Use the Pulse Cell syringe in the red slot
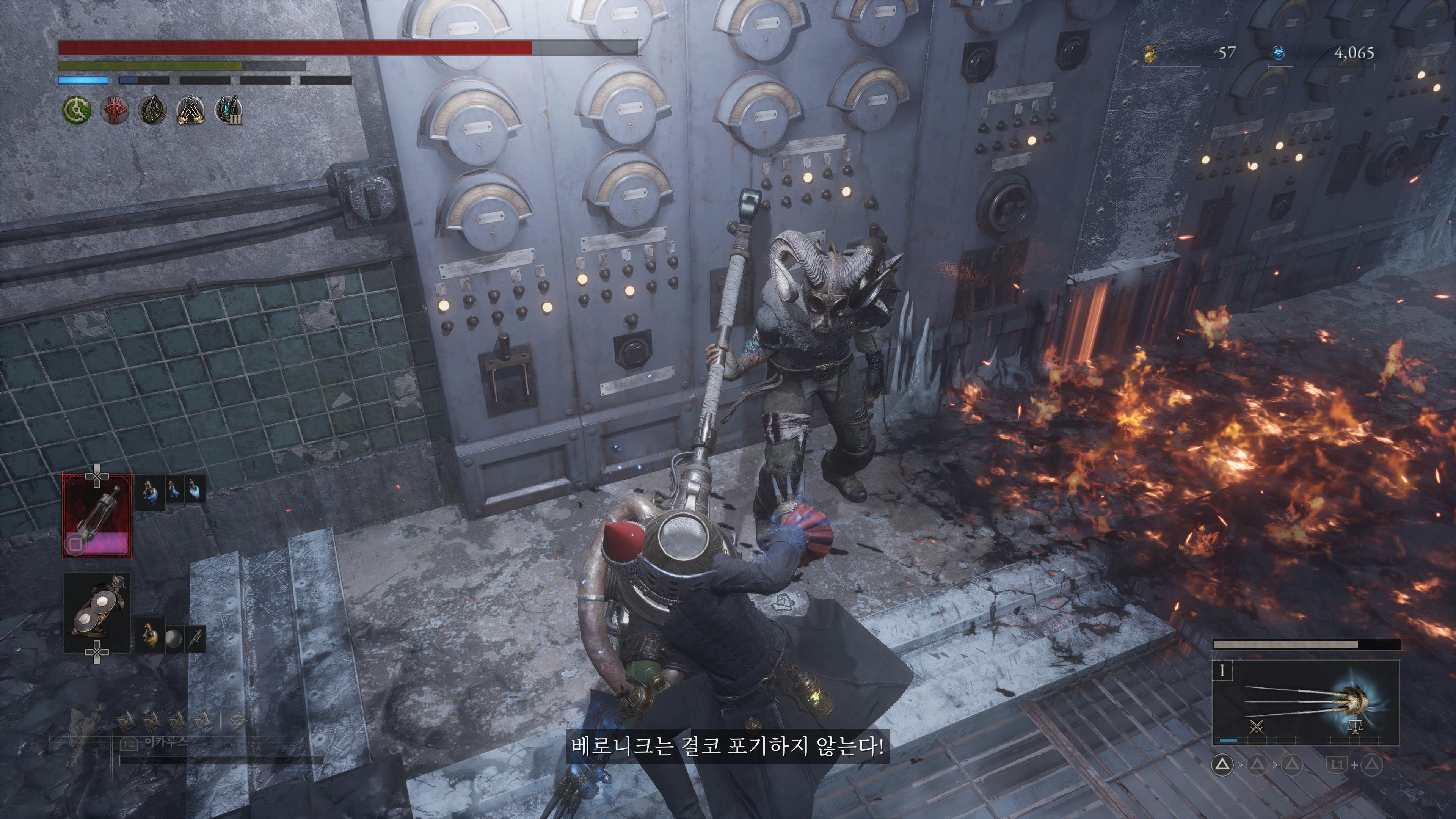The height and width of the screenshot is (819, 1456). [97, 516]
